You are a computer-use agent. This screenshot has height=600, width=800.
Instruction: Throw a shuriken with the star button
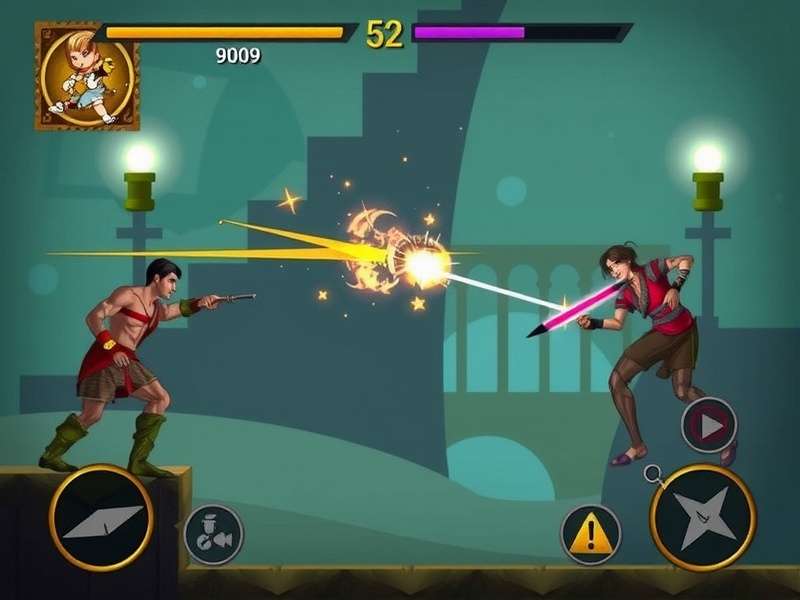point(702,517)
